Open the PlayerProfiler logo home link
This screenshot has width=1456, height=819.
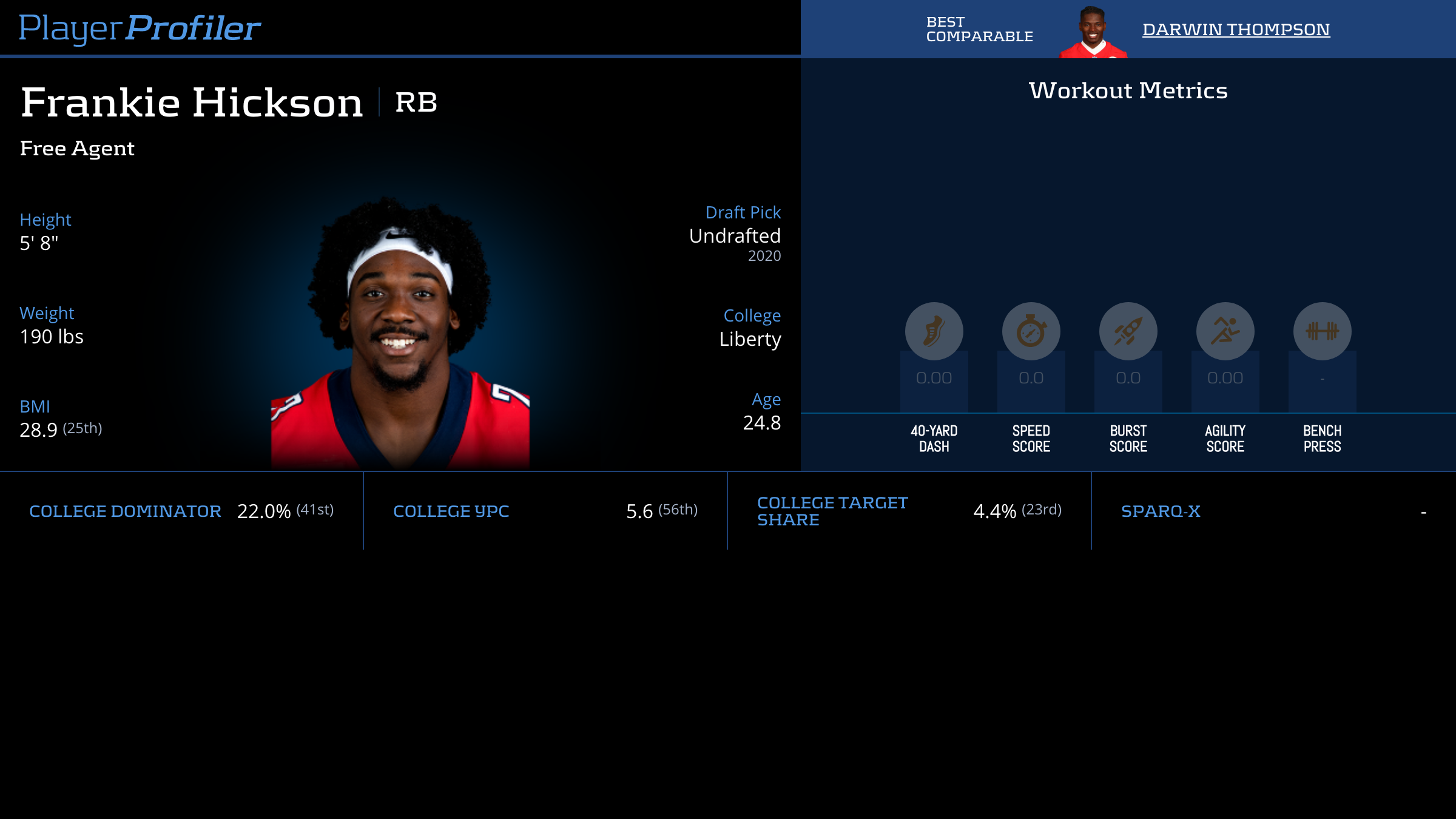[x=140, y=29]
